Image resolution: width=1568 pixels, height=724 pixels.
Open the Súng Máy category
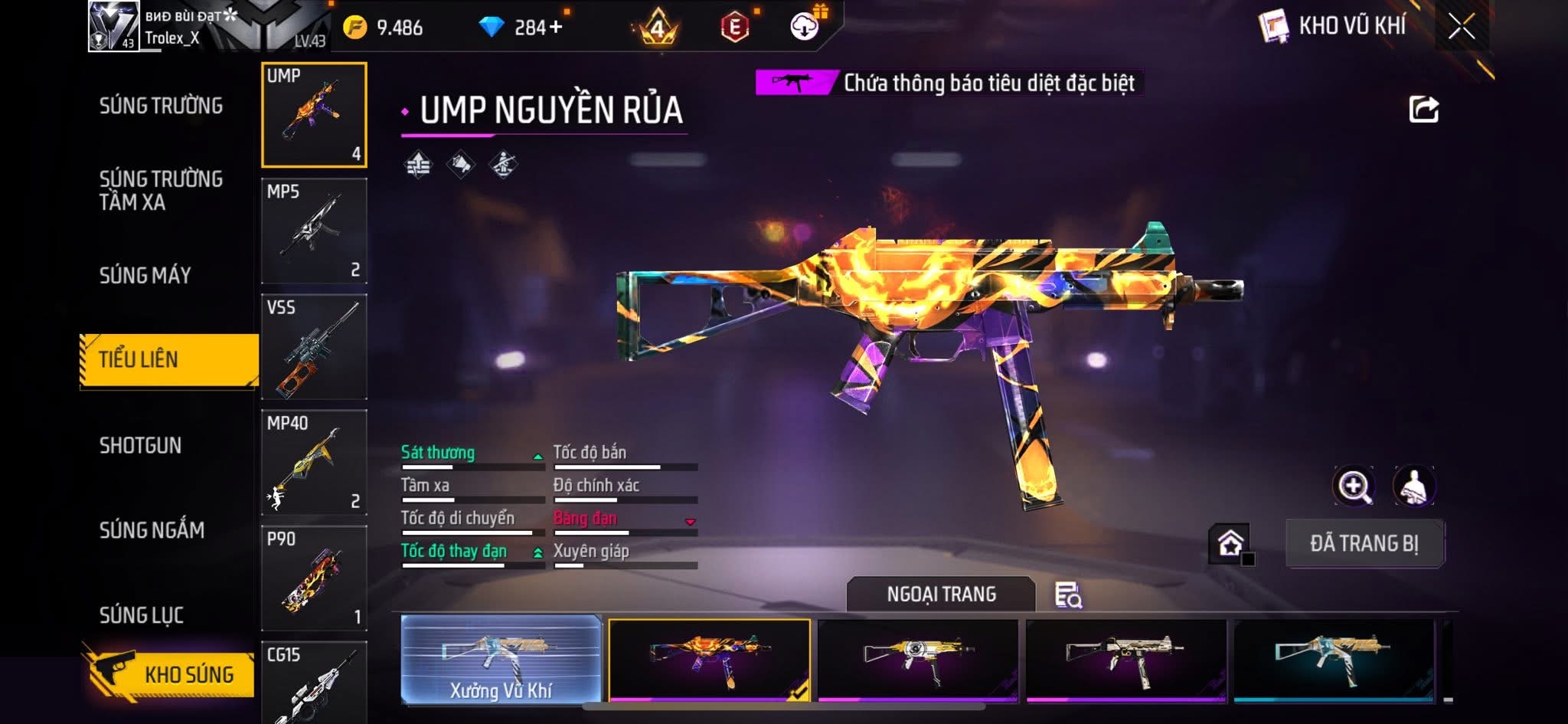click(x=145, y=275)
